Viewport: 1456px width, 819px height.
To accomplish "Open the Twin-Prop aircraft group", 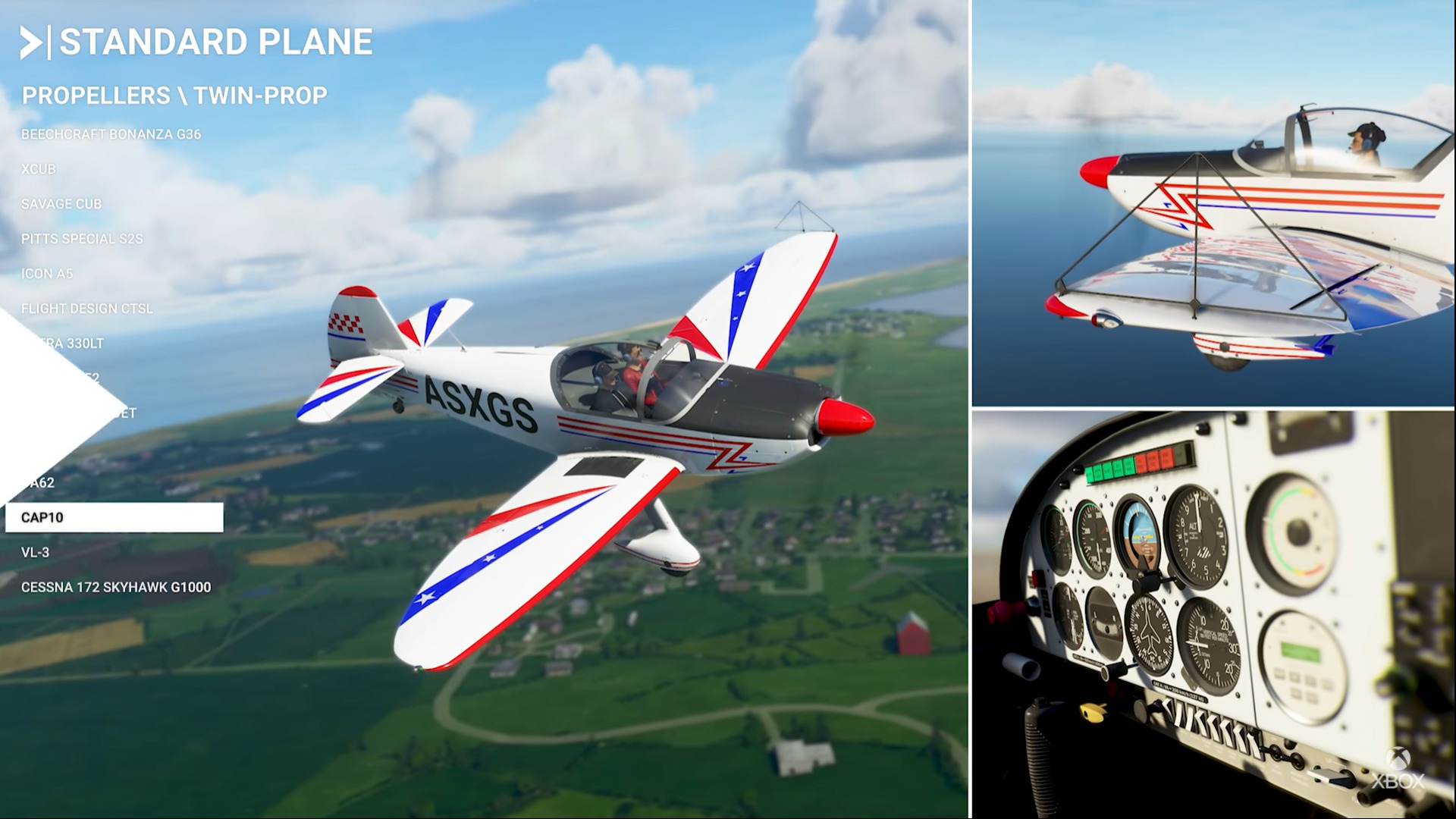I will pyautogui.click(x=262, y=96).
